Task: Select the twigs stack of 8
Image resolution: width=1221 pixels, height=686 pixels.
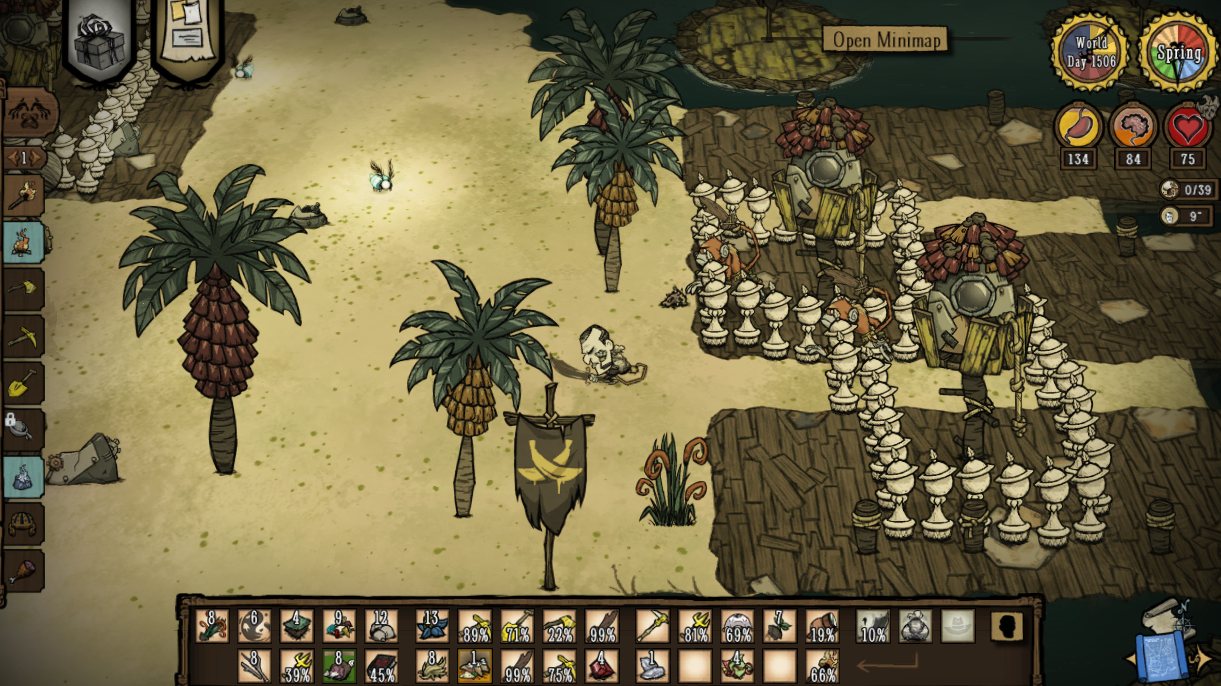Action: pyautogui.click(x=254, y=666)
